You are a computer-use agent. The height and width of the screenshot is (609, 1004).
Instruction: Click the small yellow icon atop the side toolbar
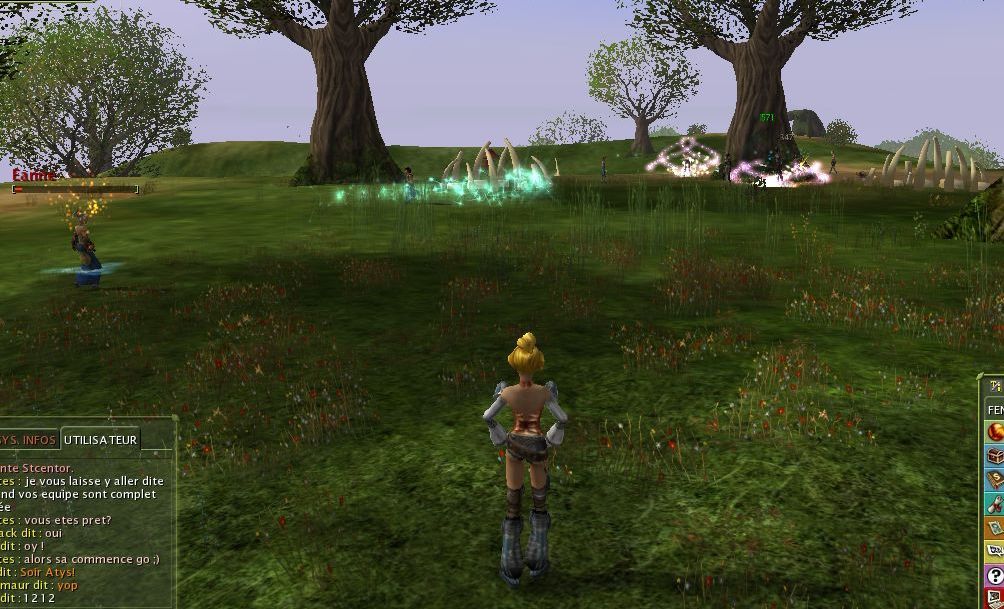point(995,386)
